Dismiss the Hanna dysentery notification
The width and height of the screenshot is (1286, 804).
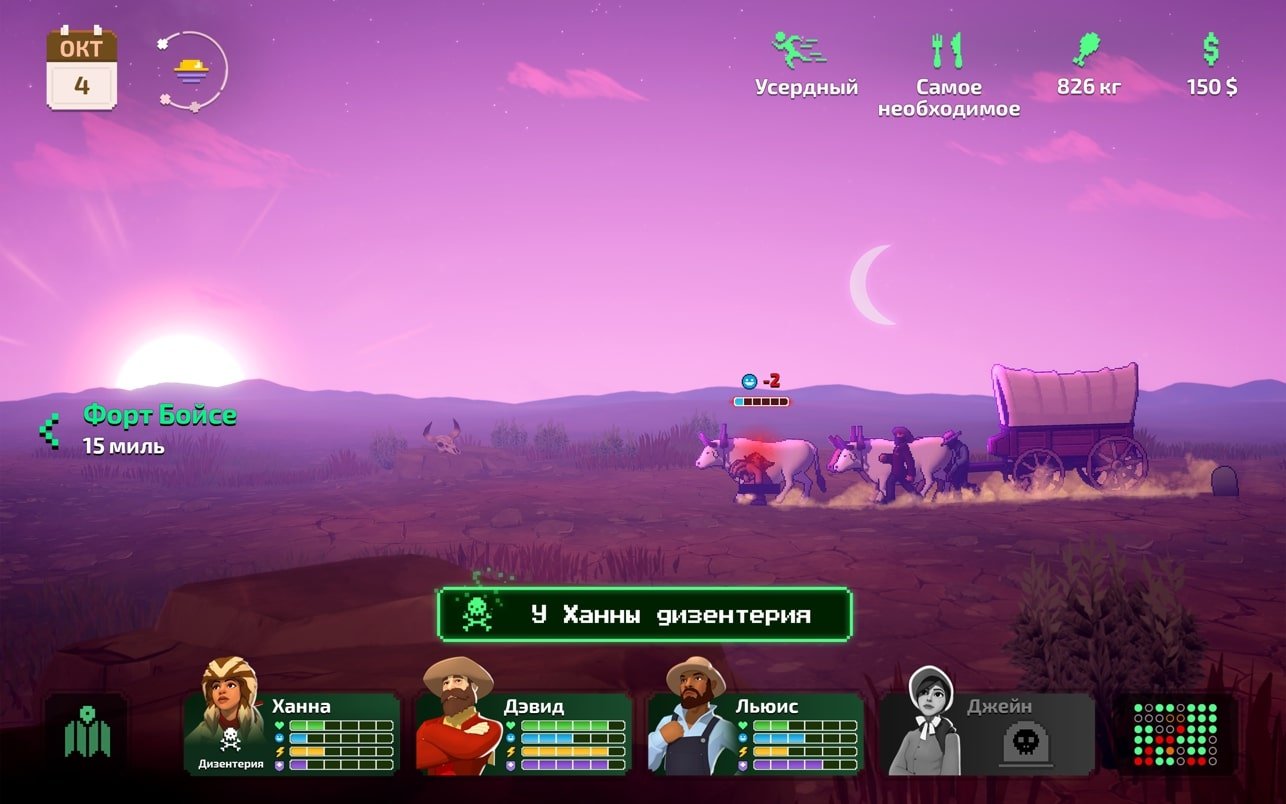coord(644,614)
